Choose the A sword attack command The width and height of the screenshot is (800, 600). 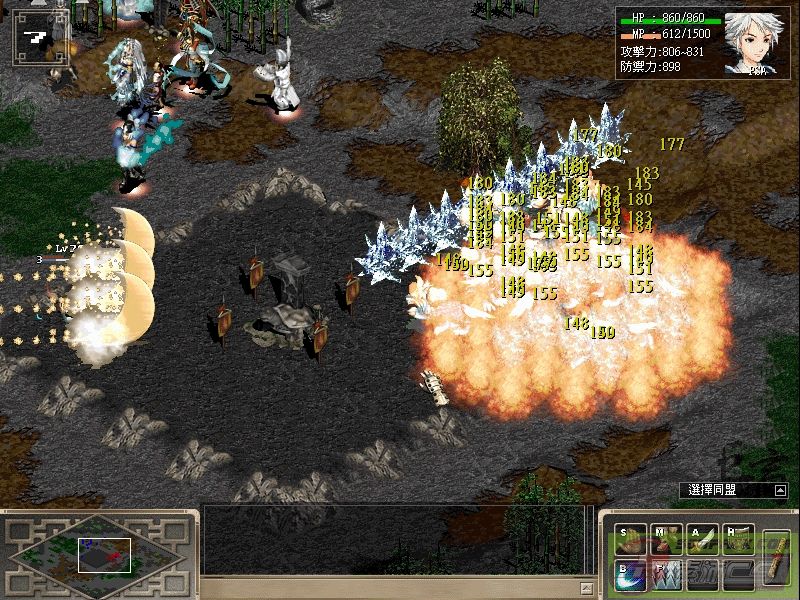[x=703, y=540]
